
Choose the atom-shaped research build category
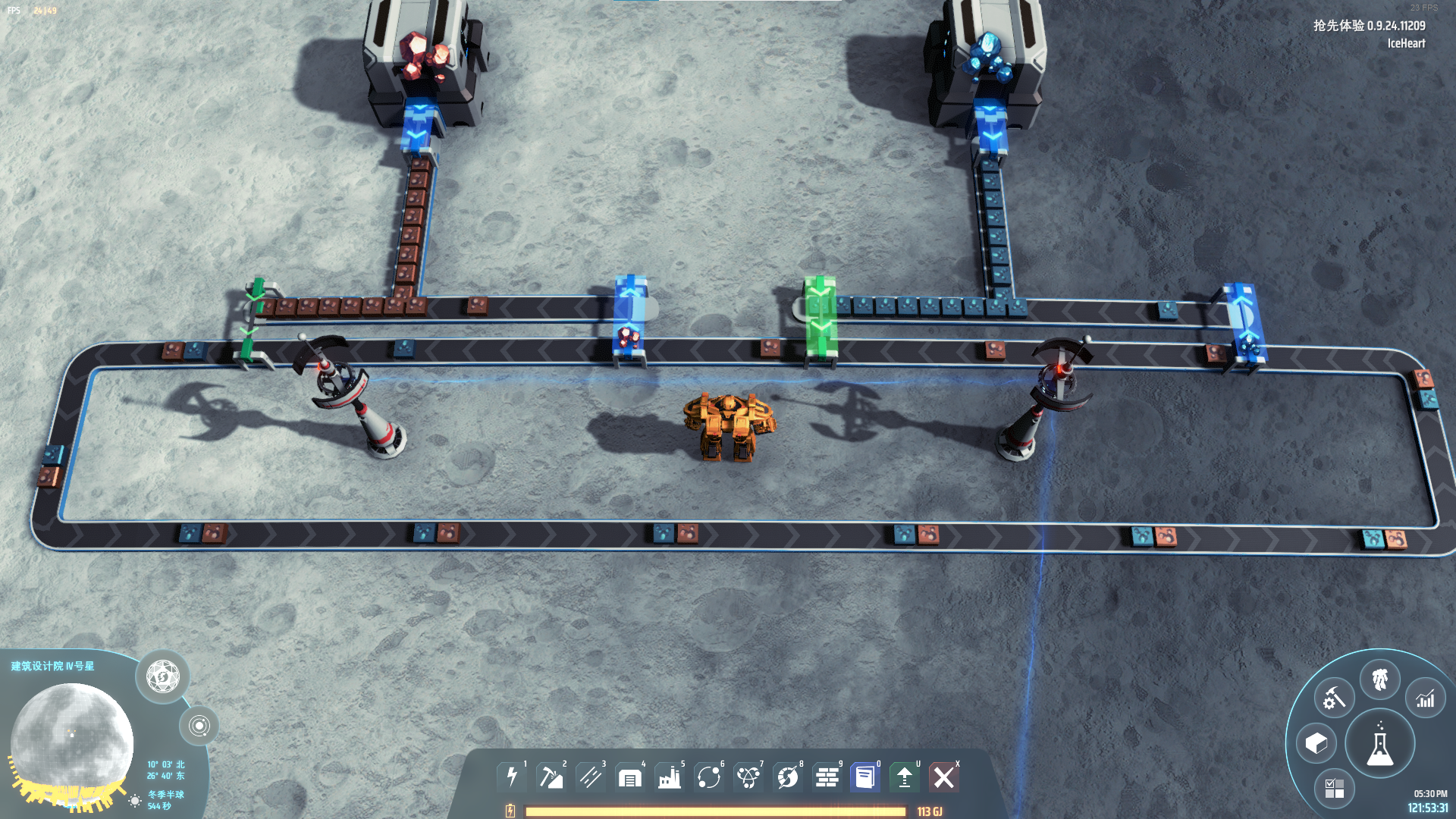(748, 777)
